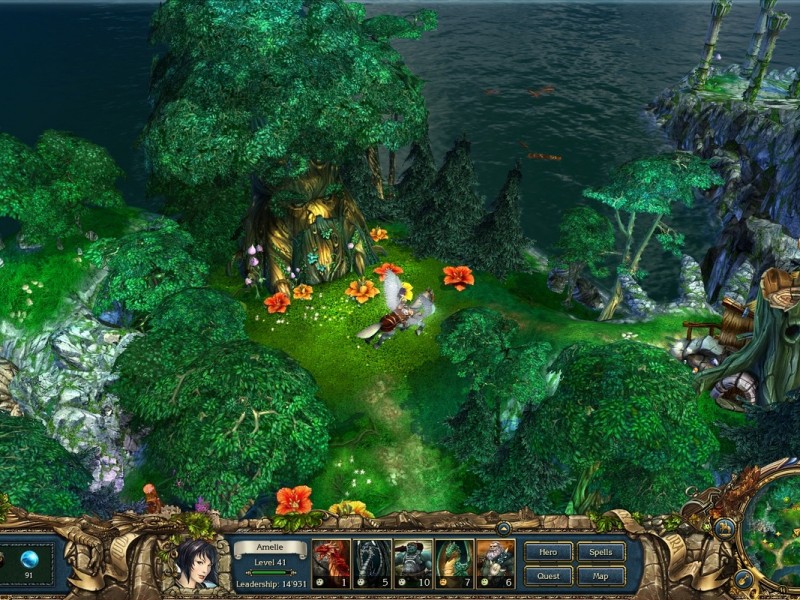Image resolution: width=800 pixels, height=600 pixels.
Task: Select the ogre troop with 10 units
Action: 413,563
